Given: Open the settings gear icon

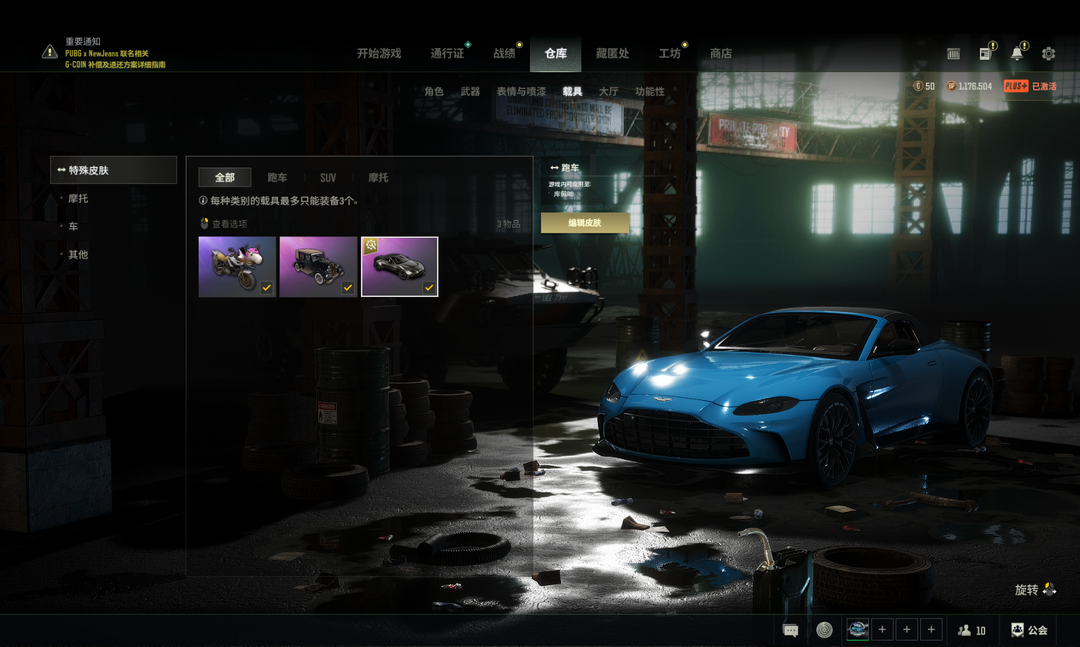Looking at the screenshot, I should point(1048,54).
